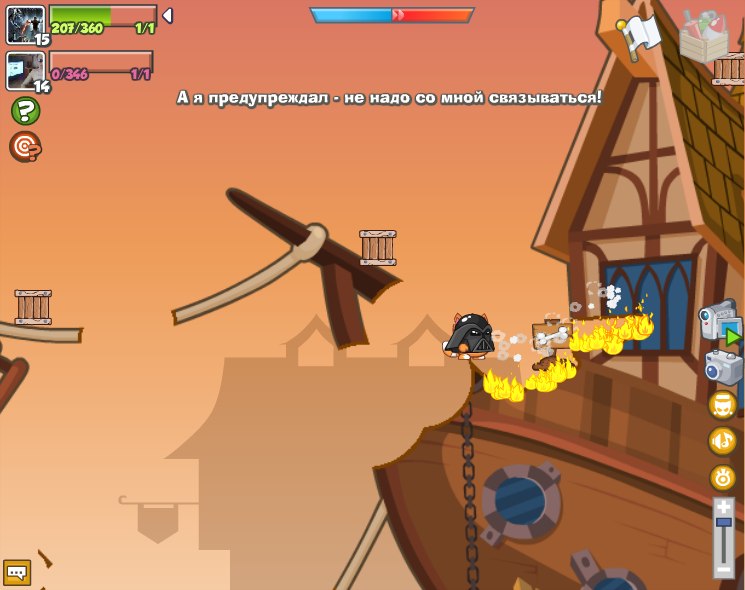Take a screenshot with photo camera

pyautogui.click(x=723, y=367)
